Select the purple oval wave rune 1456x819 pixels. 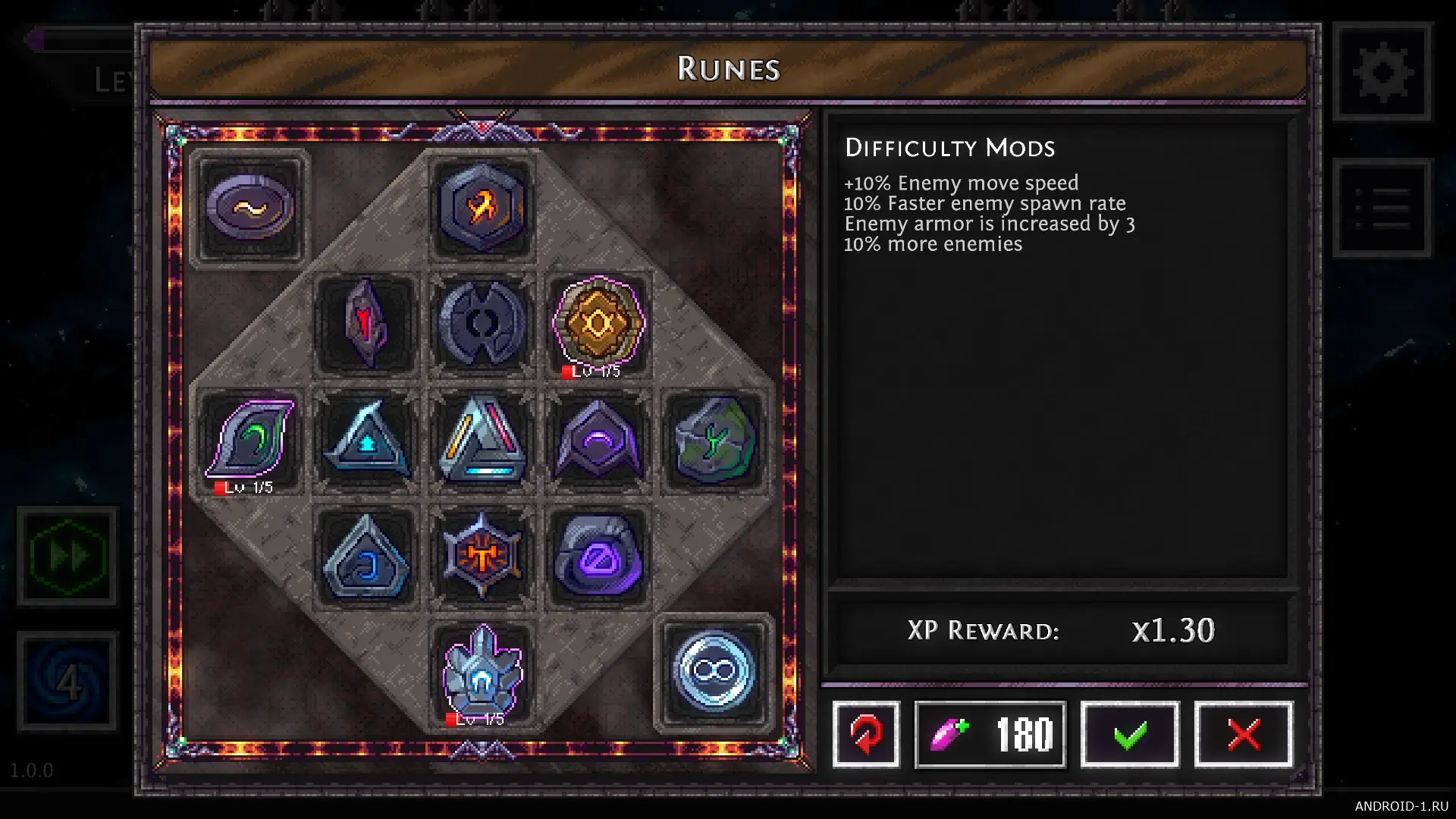pyautogui.click(x=249, y=207)
